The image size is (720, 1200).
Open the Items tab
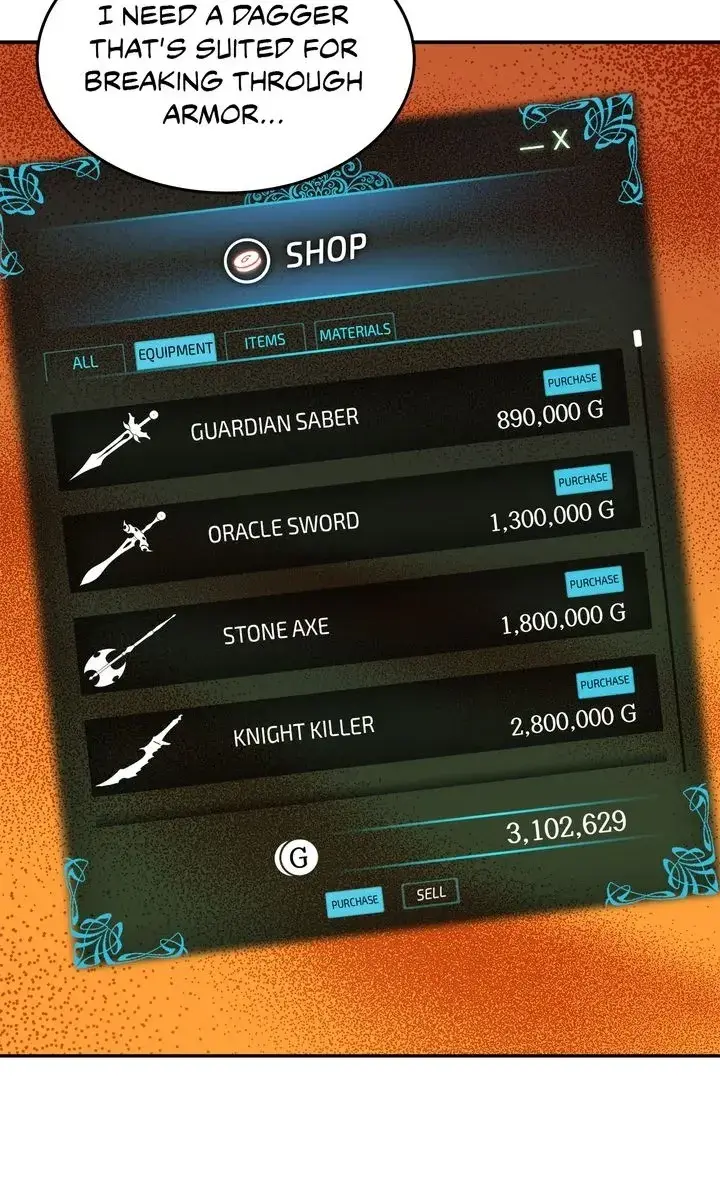click(x=264, y=341)
